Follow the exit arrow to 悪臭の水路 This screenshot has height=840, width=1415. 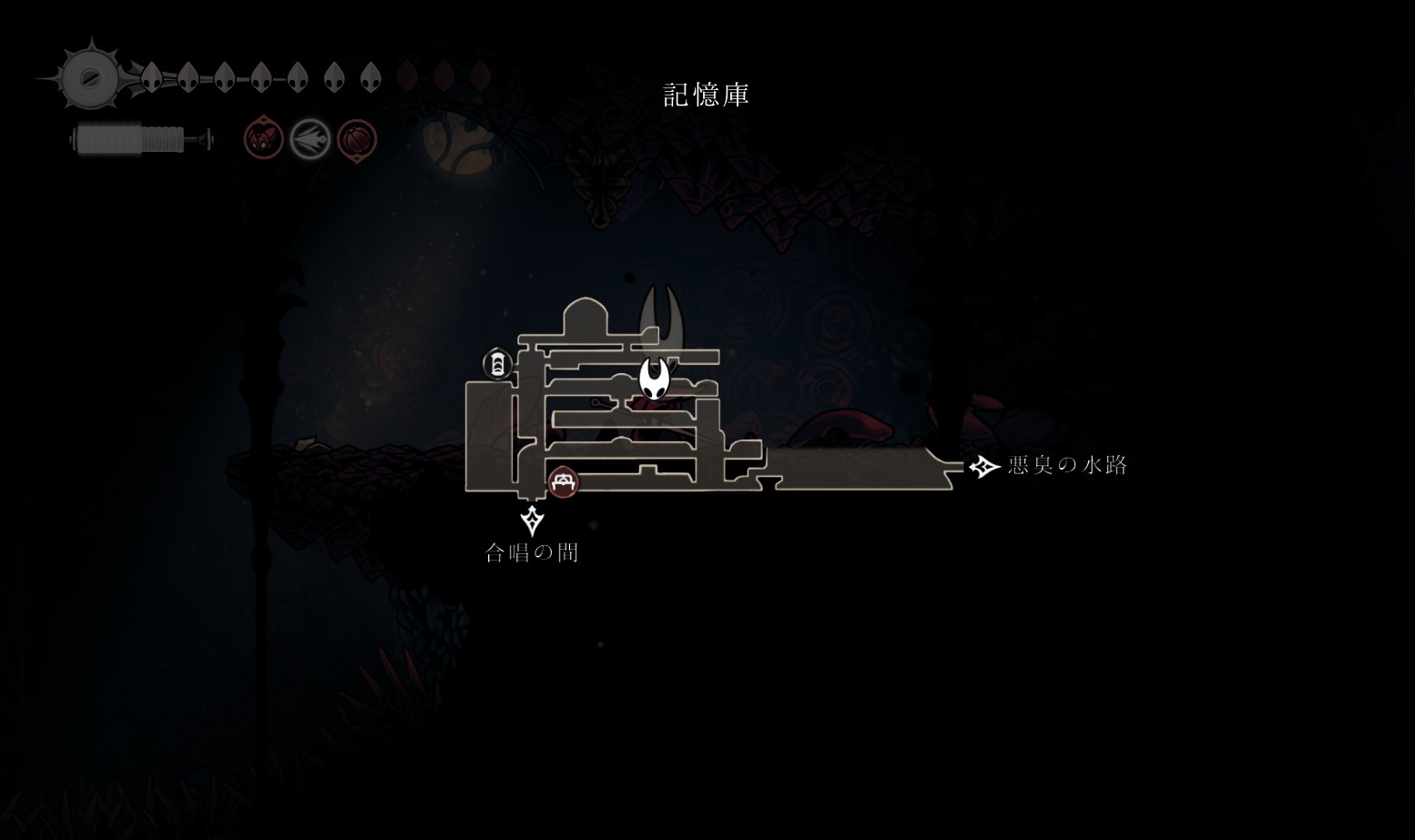(983, 467)
